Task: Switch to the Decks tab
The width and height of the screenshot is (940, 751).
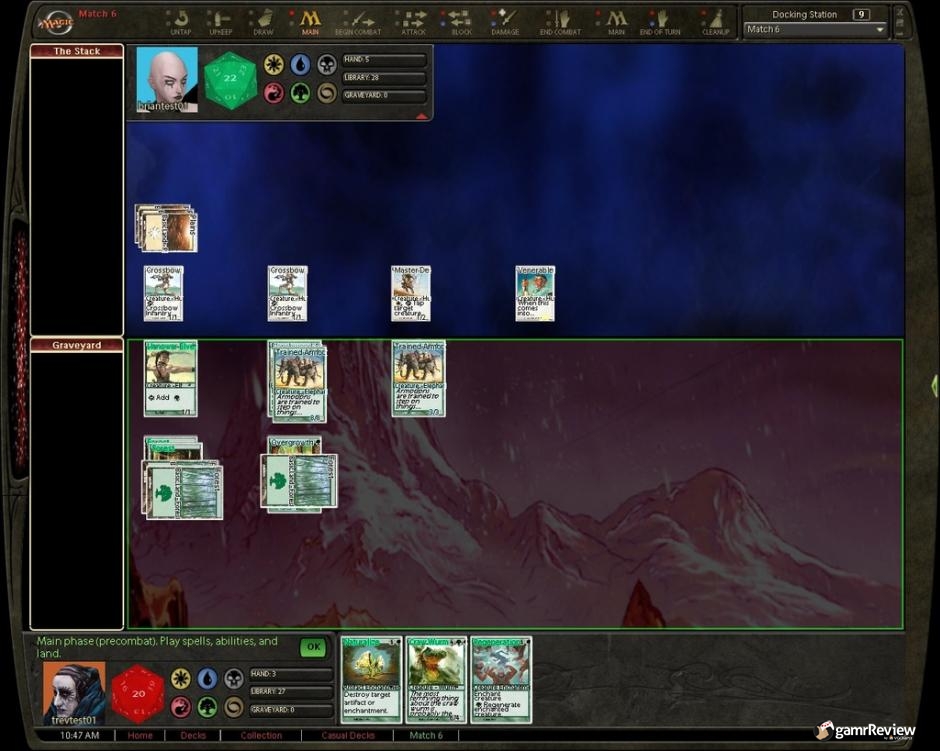Action: pyautogui.click(x=193, y=735)
